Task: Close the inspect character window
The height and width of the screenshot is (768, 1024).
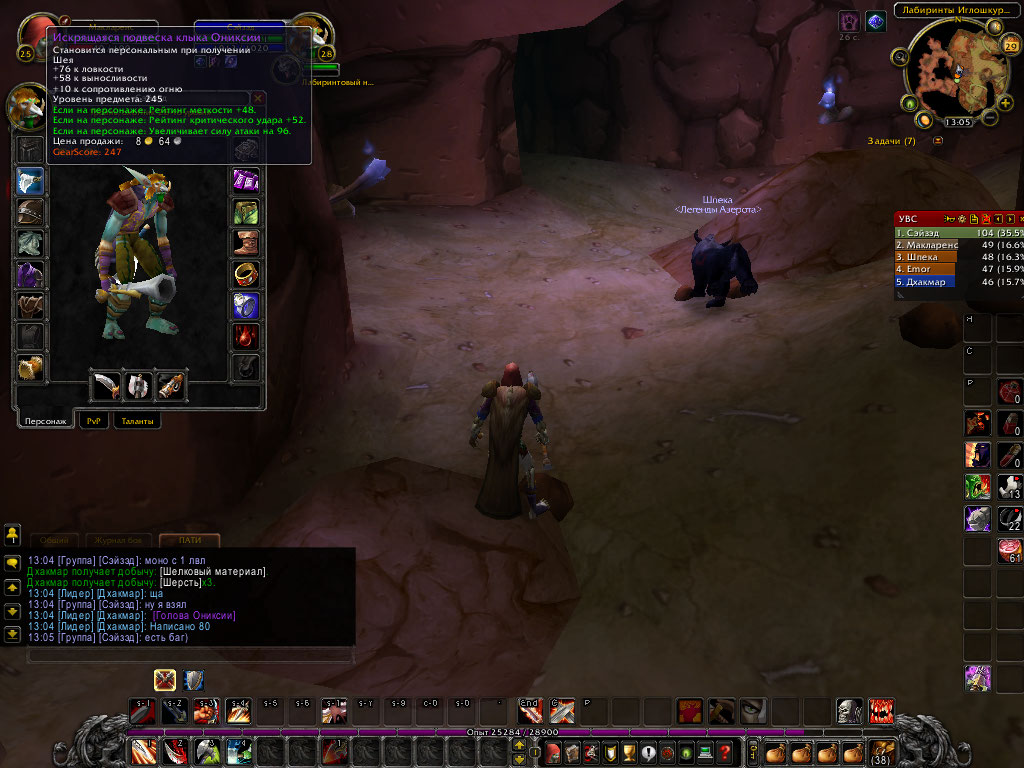Action: tap(258, 98)
